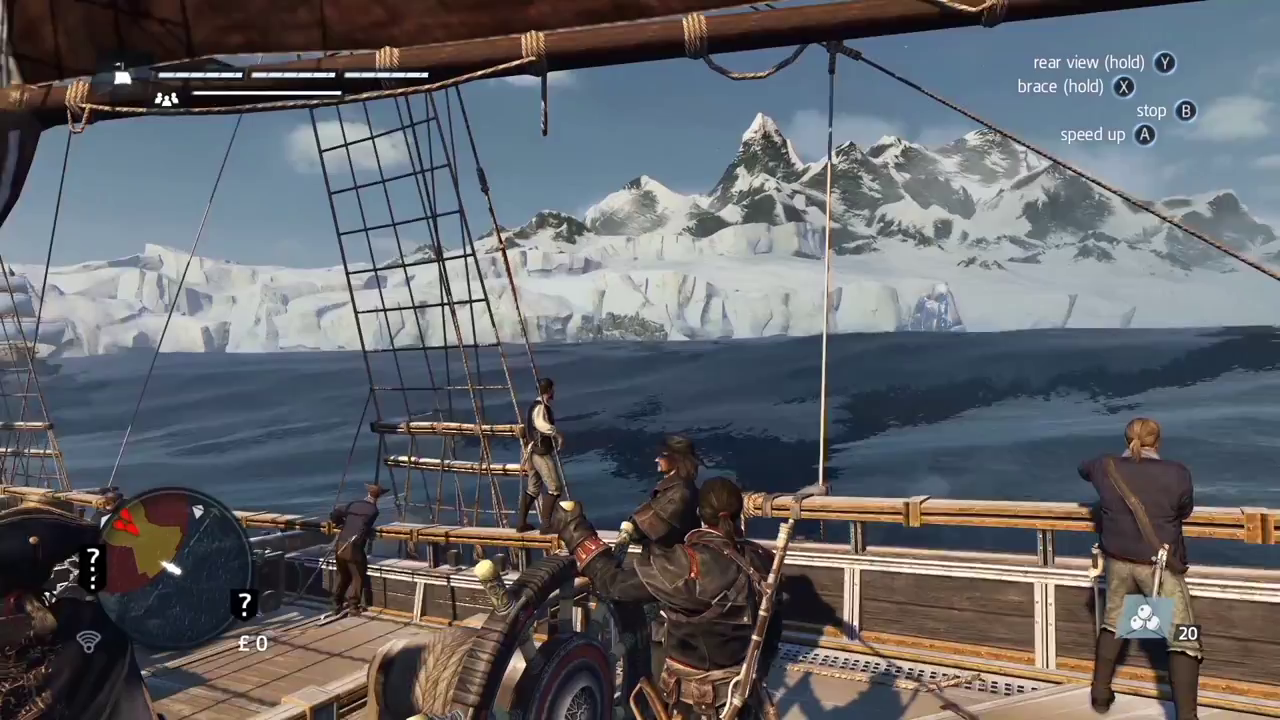Image resolution: width=1280 pixels, height=720 pixels.
Task: Select the 'brace (hold)' command label
Action: 1059,86
